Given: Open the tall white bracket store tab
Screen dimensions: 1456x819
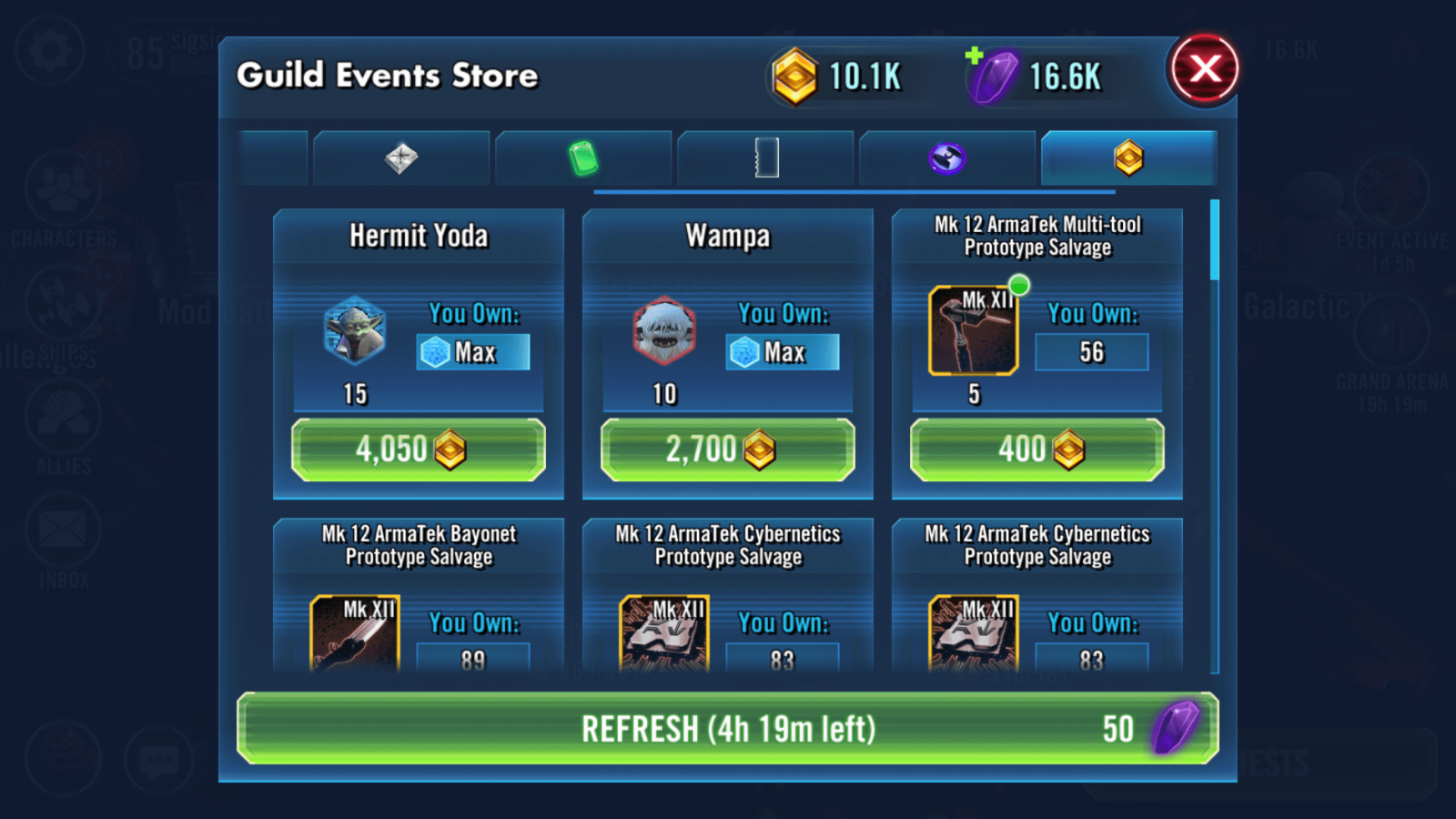Looking at the screenshot, I should click(766, 158).
